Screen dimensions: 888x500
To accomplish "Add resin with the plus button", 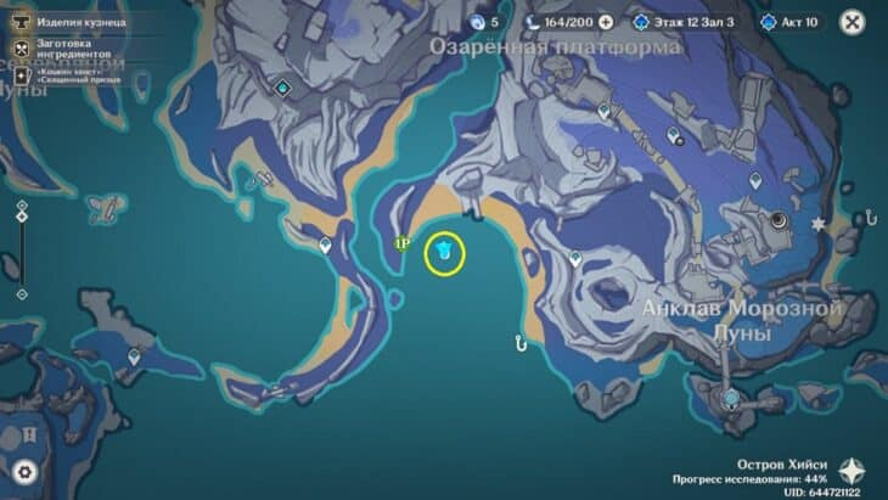I will 606,21.
